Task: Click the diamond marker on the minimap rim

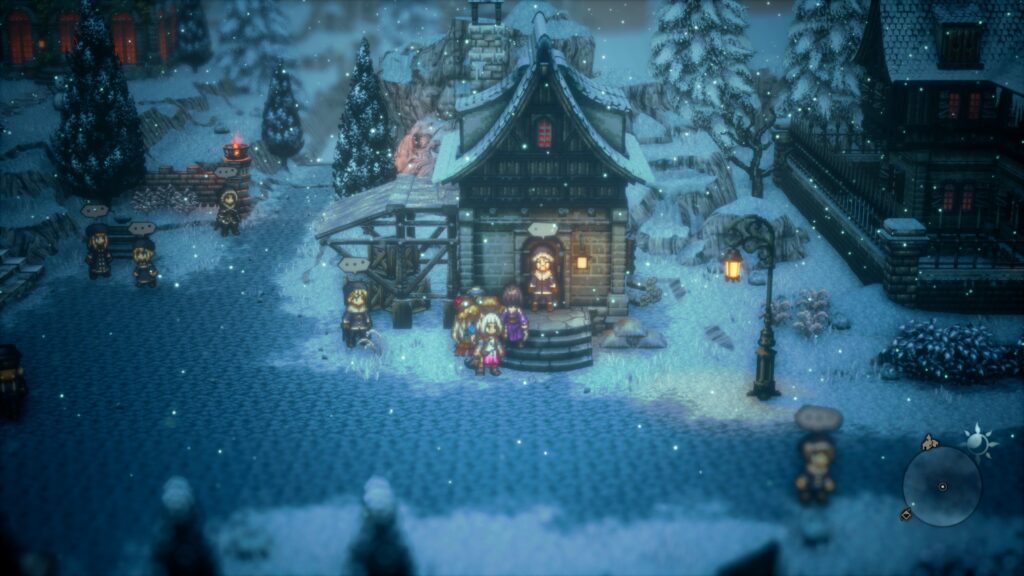Action: pos(906,514)
